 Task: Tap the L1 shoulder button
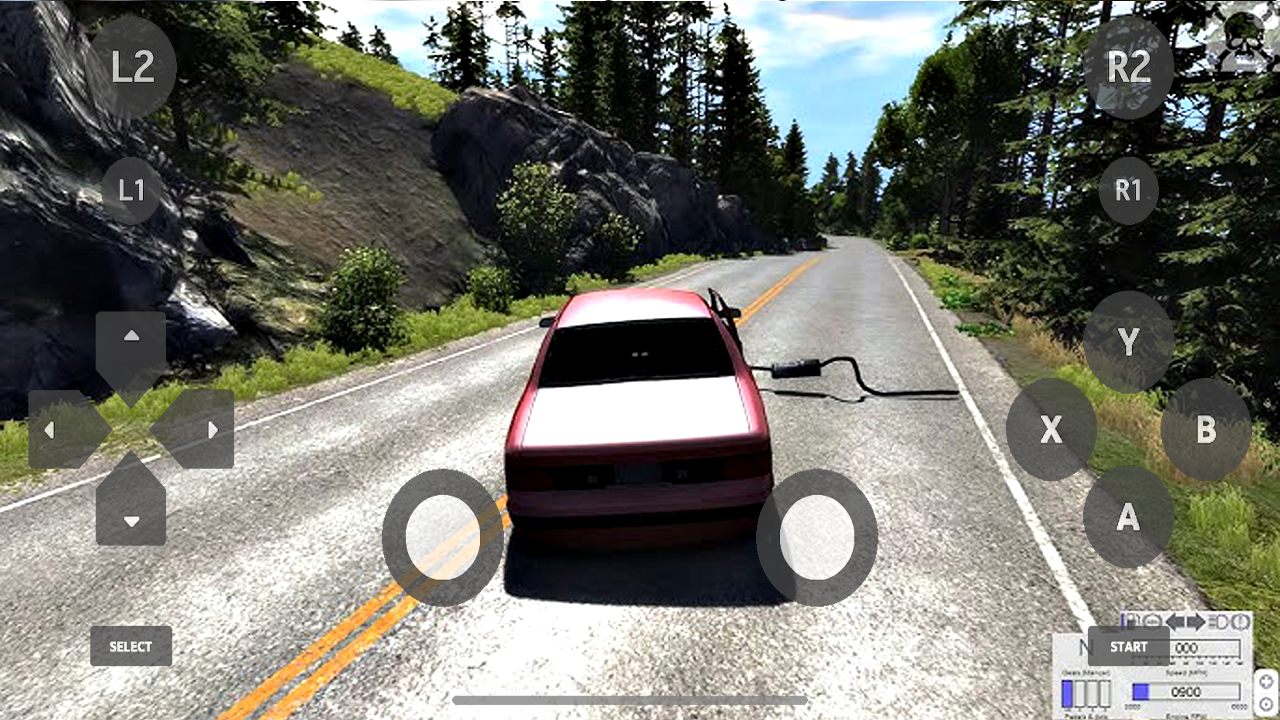tap(132, 190)
